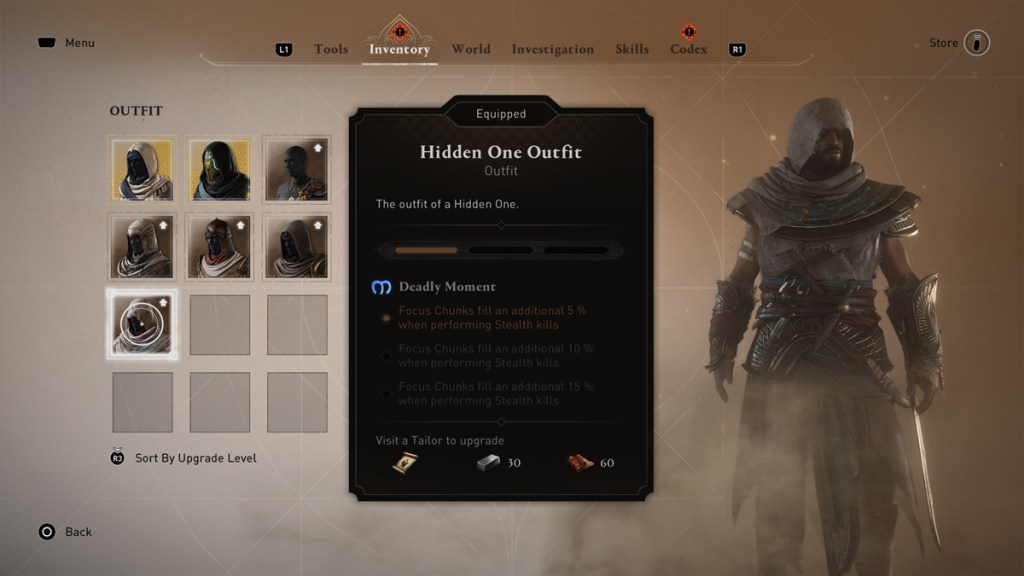Sort outfits by upgrade level
This screenshot has height=576, width=1024.
tap(195, 458)
